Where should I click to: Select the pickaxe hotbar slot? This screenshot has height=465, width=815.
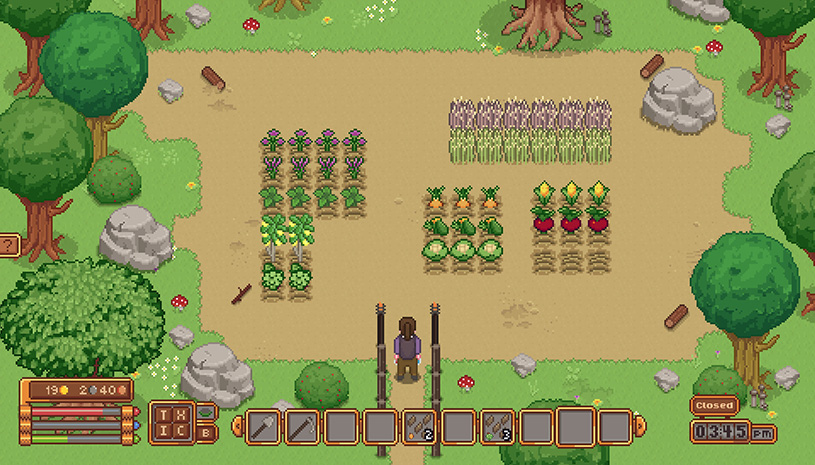click(301, 427)
